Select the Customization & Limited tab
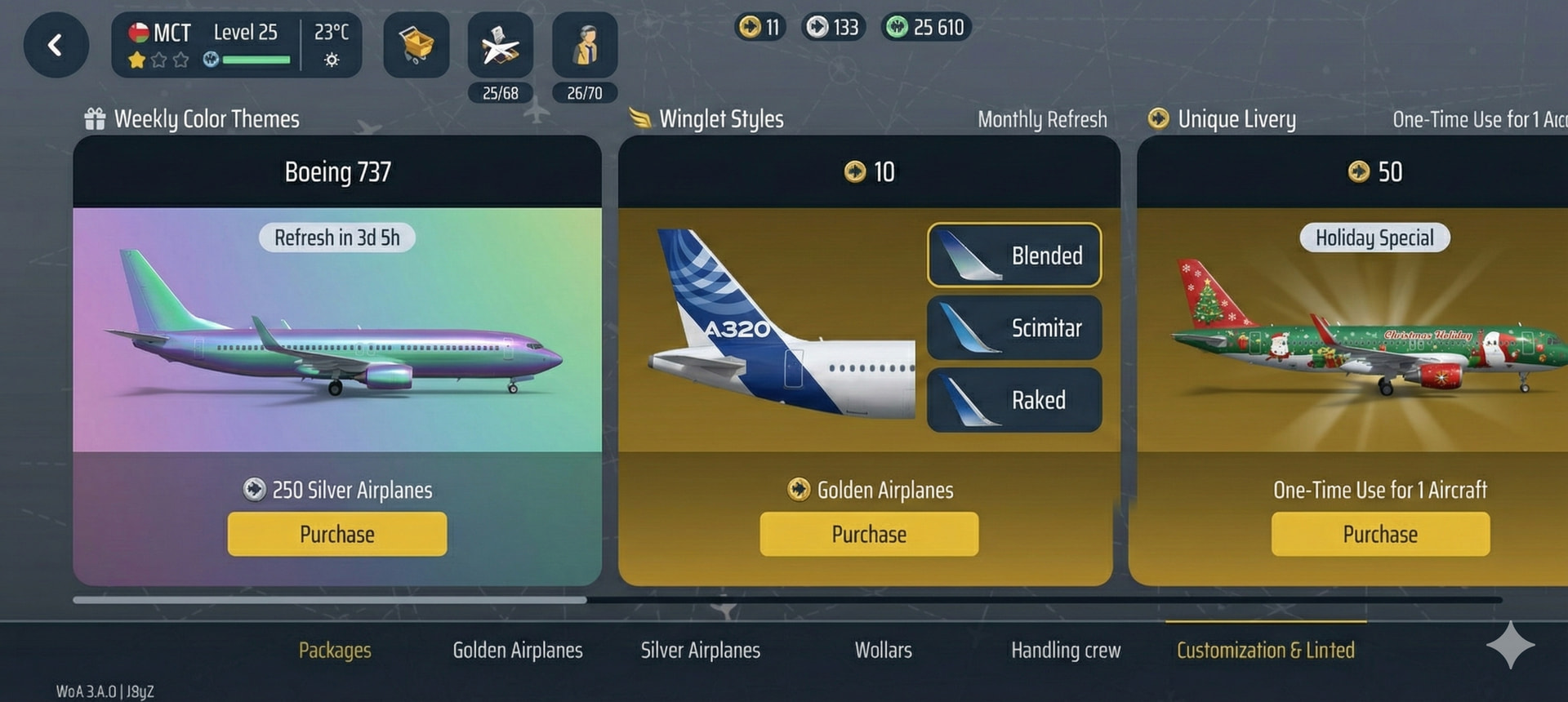This screenshot has height=702, width=1568. click(1265, 650)
